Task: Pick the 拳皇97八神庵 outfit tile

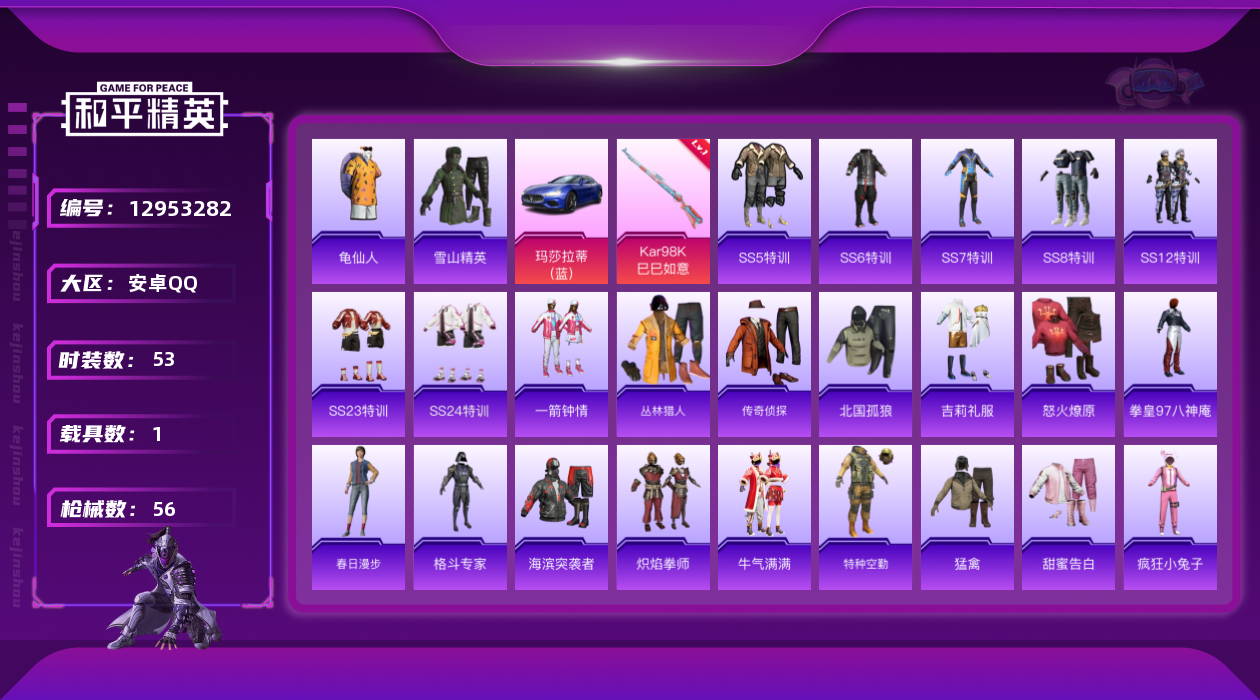Action: click(1170, 364)
